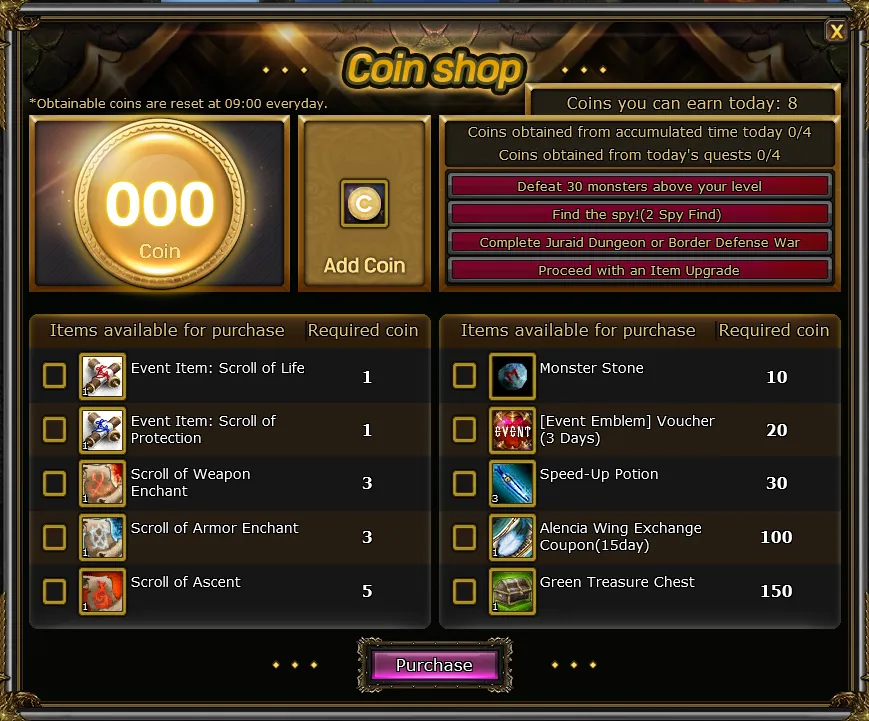Image resolution: width=869 pixels, height=721 pixels.
Task: Check the Green Treasure Chest box
Action: pos(464,591)
